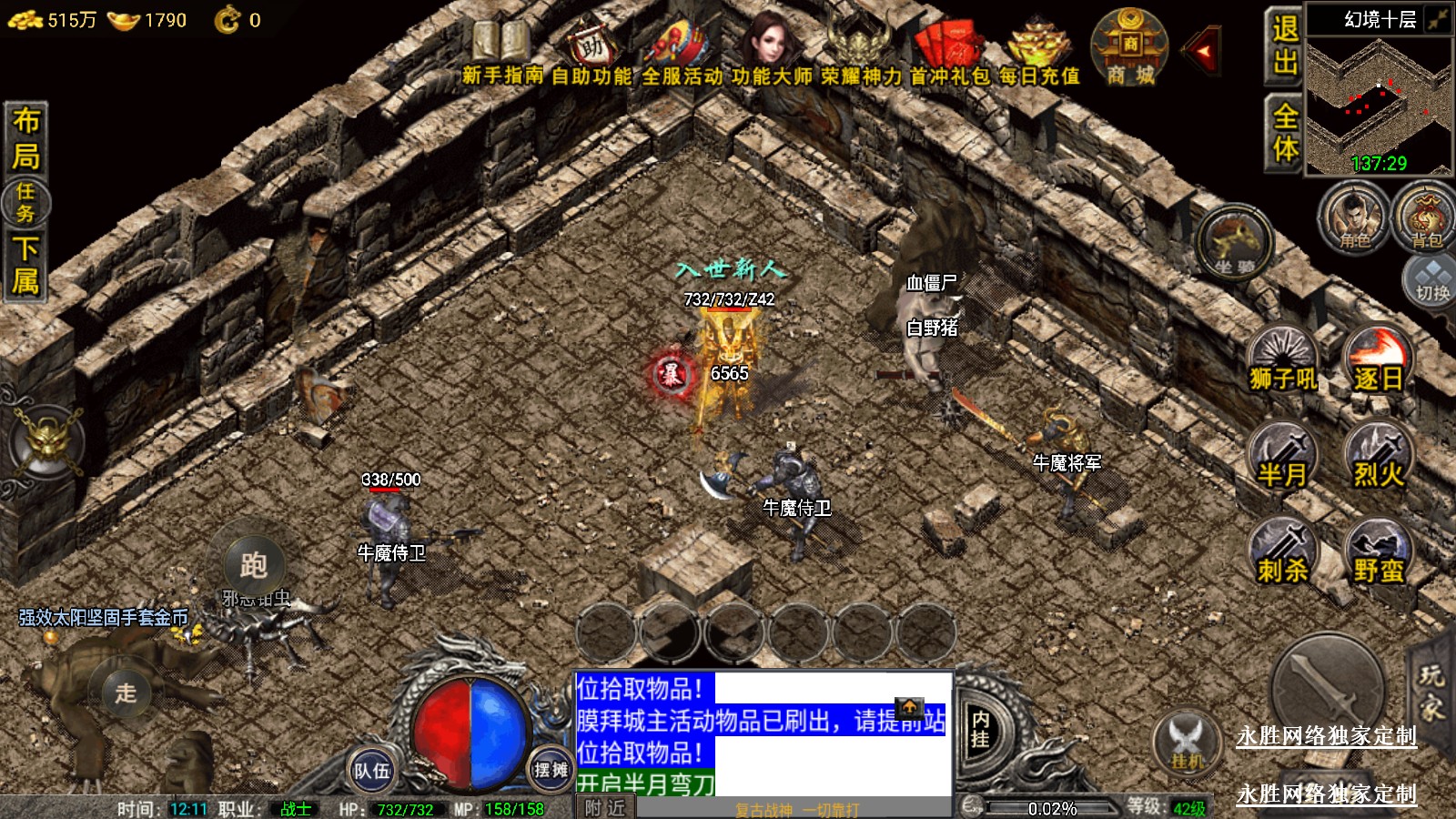Switch movement to 跑 run mode
The image size is (1456, 819).
click(x=253, y=565)
